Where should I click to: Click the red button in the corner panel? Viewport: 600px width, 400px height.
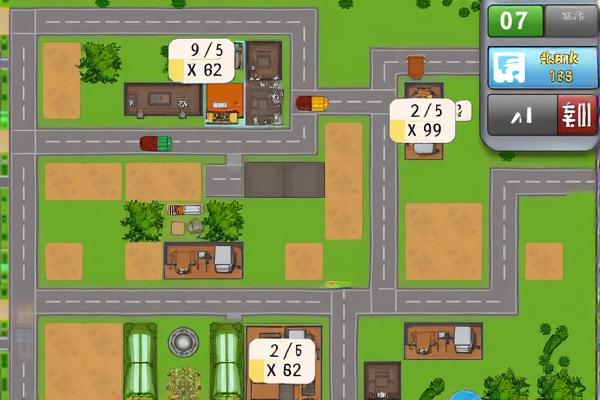coord(576,115)
